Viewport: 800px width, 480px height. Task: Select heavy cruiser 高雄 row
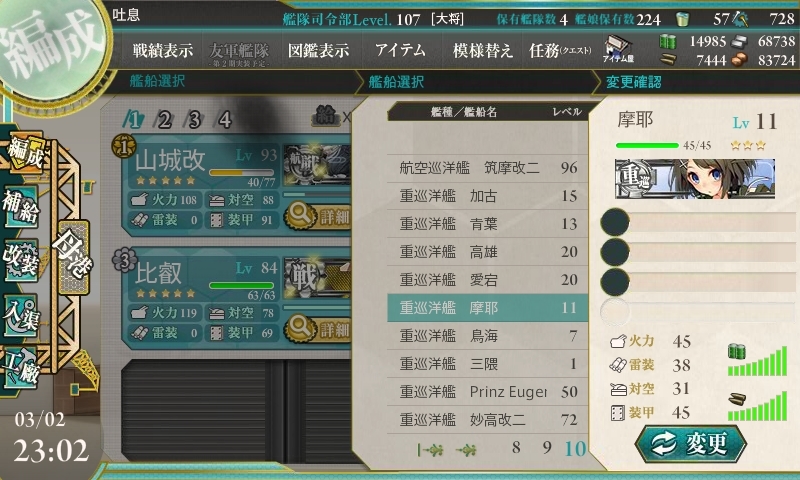point(488,251)
